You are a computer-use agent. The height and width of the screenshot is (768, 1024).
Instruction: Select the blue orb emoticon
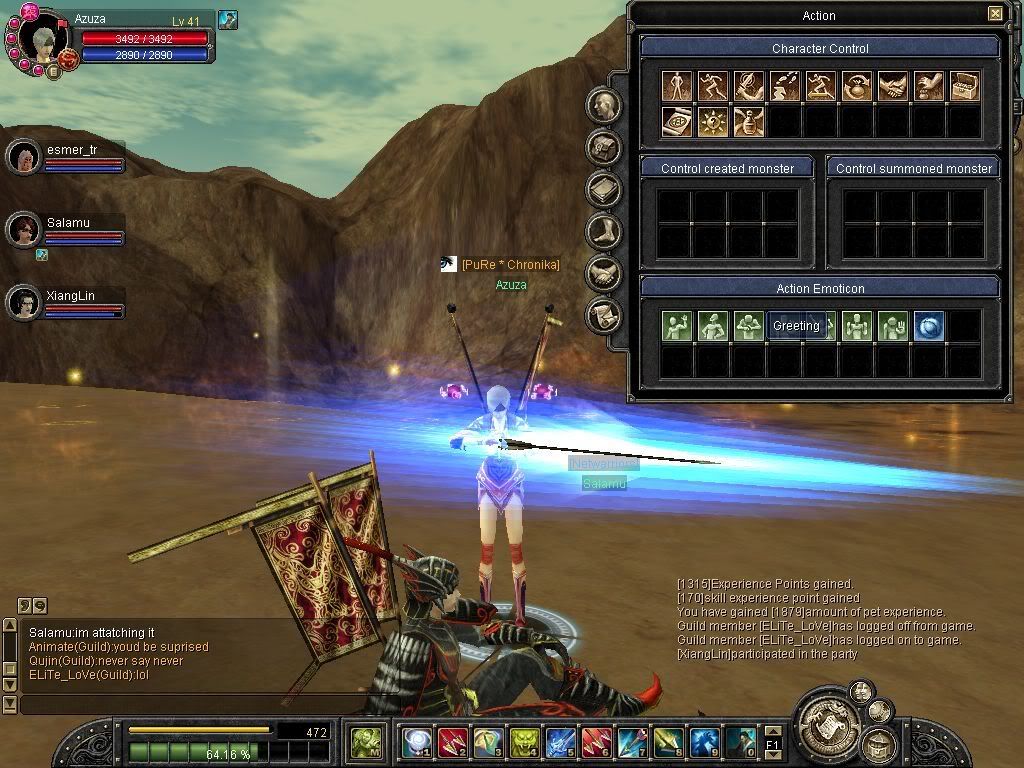[x=928, y=326]
